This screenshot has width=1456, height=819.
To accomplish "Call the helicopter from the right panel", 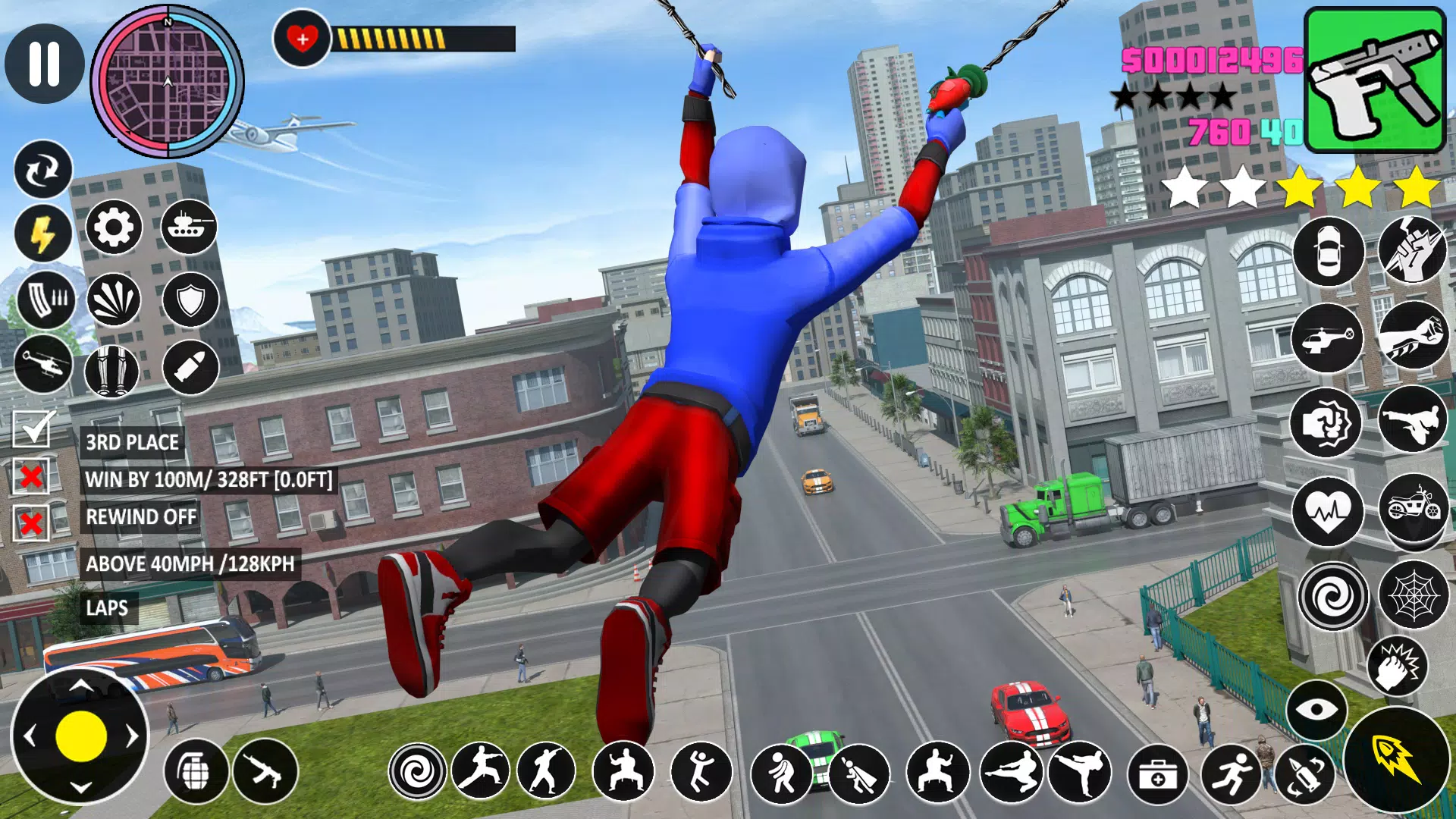I will pyautogui.click(x=1327, y=337).
